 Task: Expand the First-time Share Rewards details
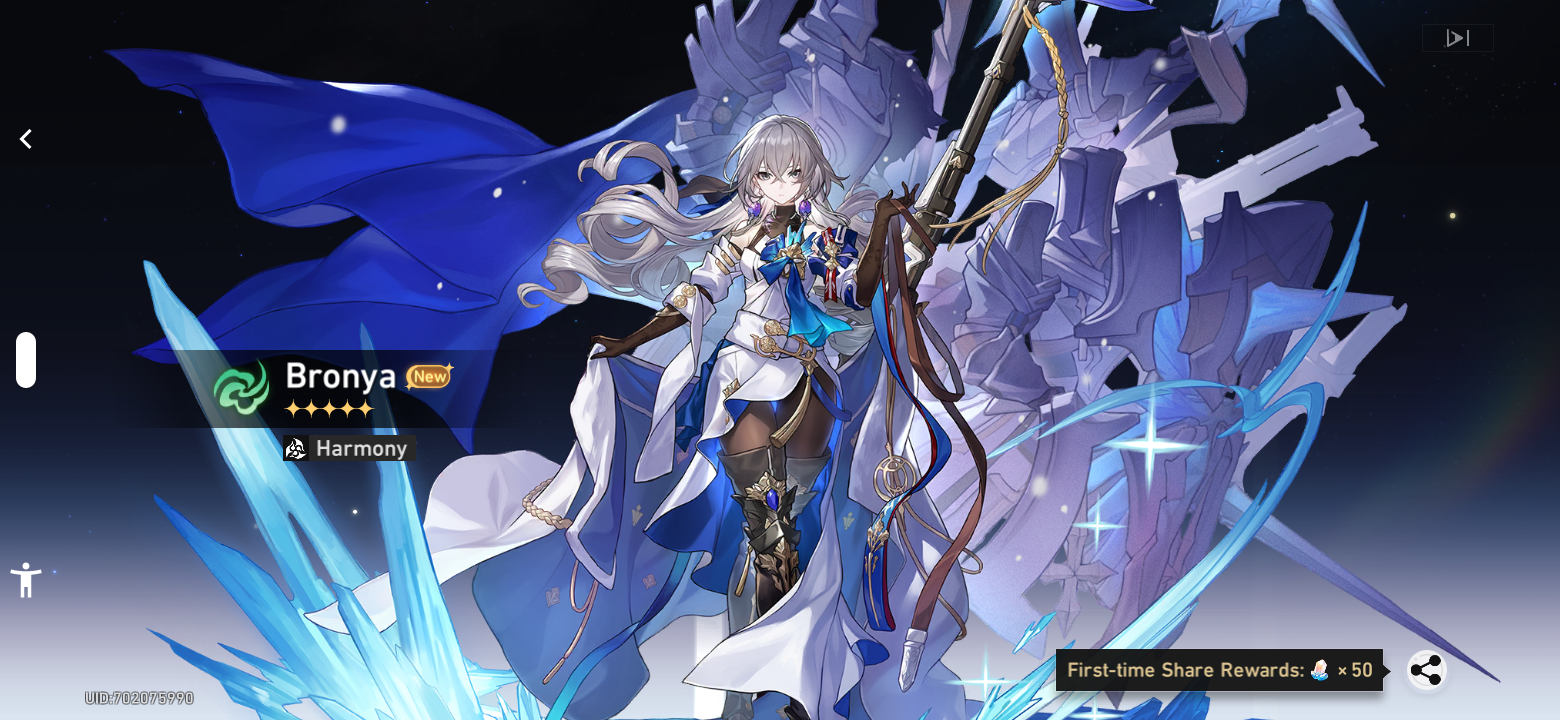[x=1218, y=670]
